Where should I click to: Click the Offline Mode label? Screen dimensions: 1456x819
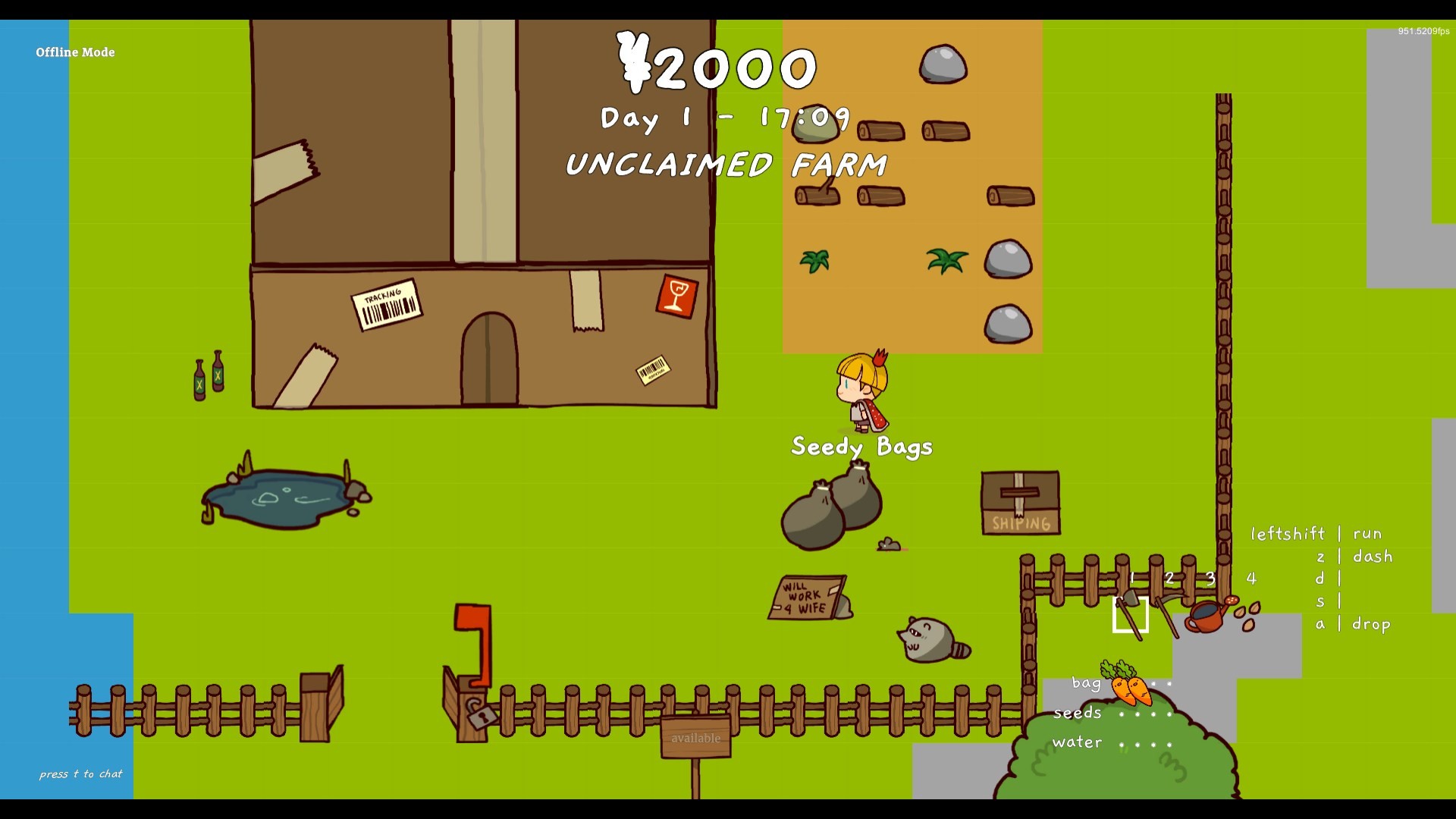(74, 52)
